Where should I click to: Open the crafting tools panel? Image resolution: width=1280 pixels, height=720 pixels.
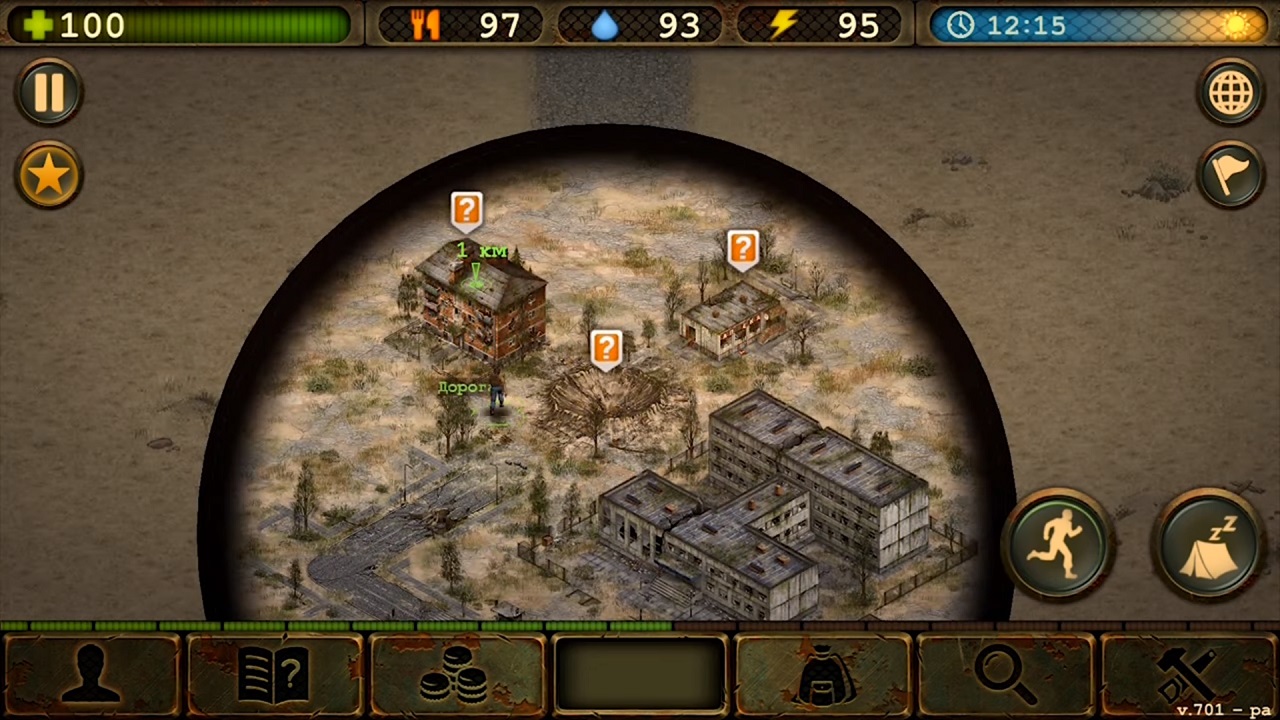pos(1188,674)
